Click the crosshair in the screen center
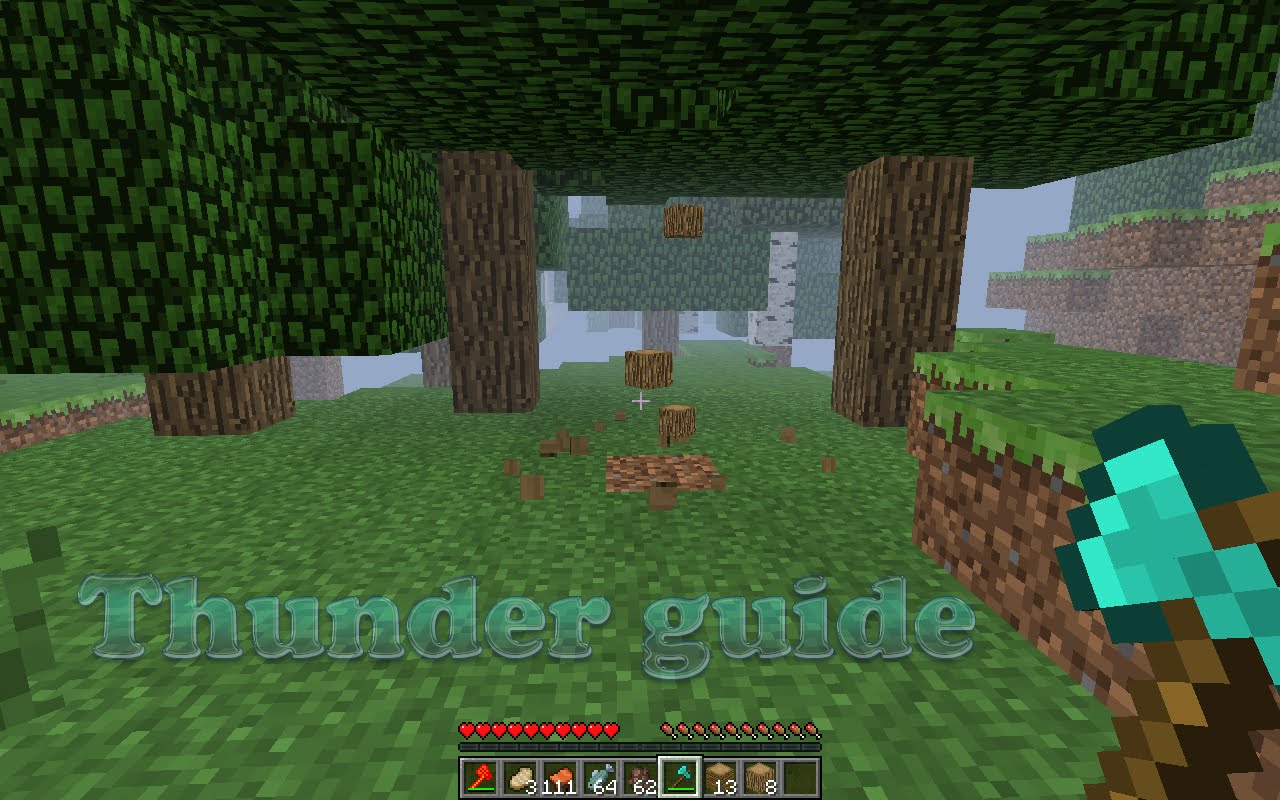Viewport: 1280px width, 800px height. pyautogui.click(x=640, y=400)
